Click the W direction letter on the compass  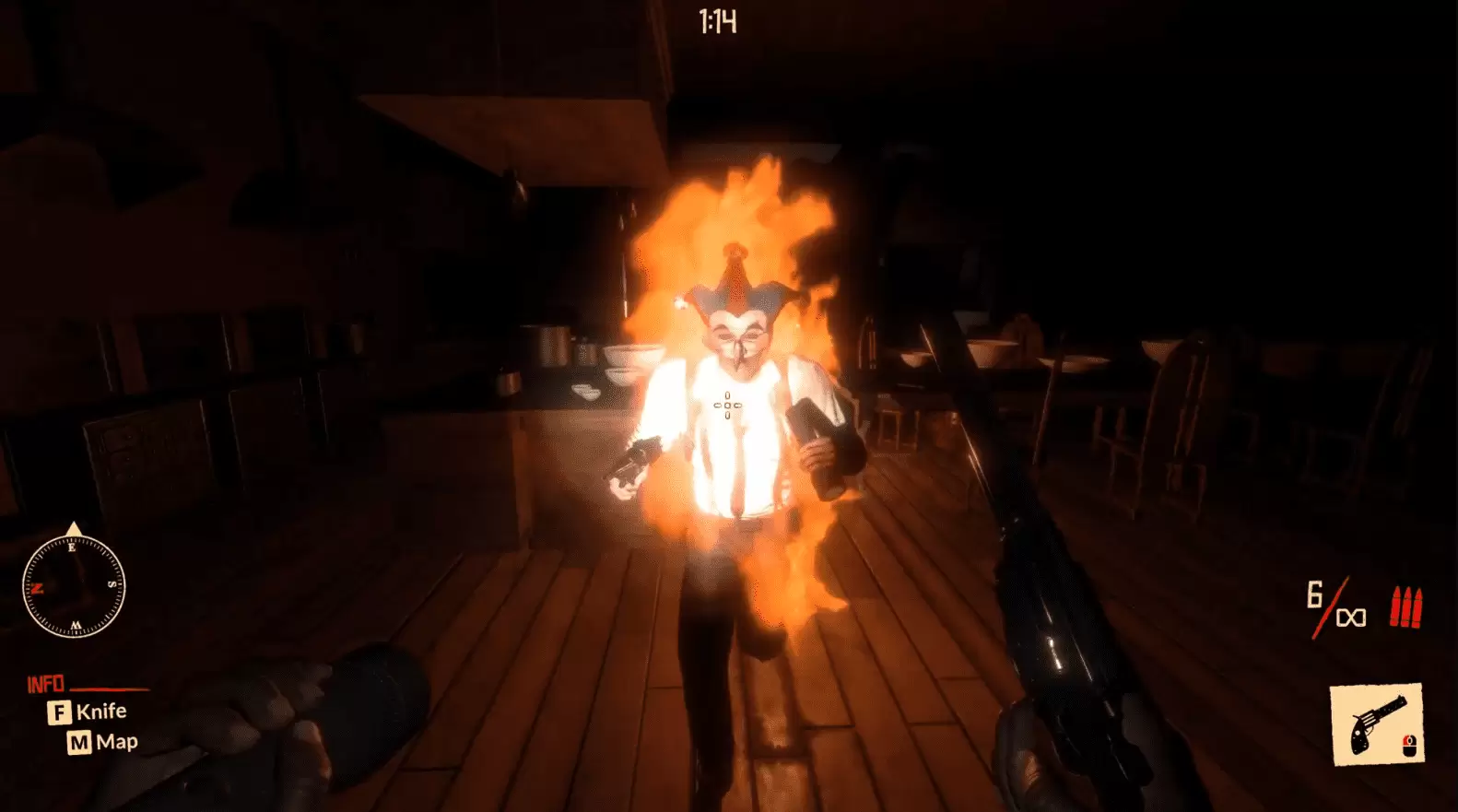pos(76,625)
